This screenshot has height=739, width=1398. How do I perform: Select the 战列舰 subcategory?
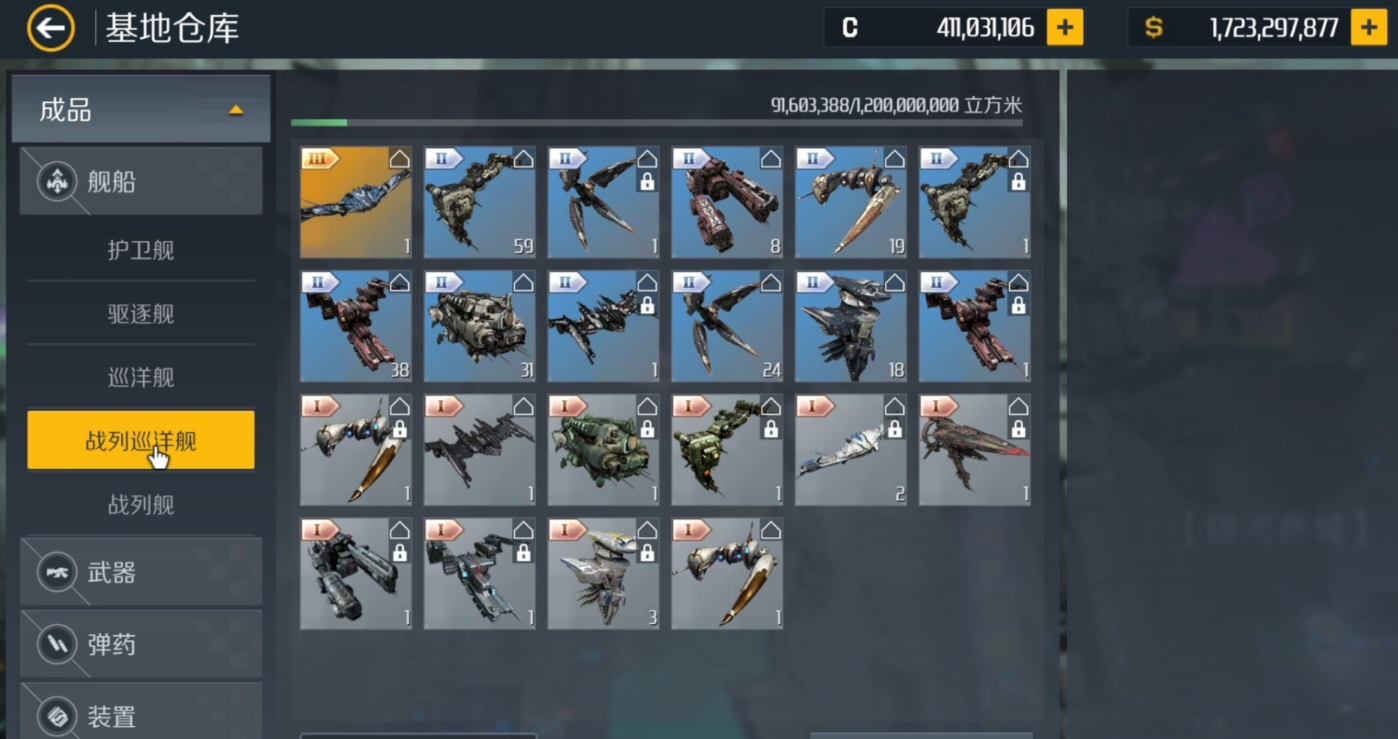141,505
